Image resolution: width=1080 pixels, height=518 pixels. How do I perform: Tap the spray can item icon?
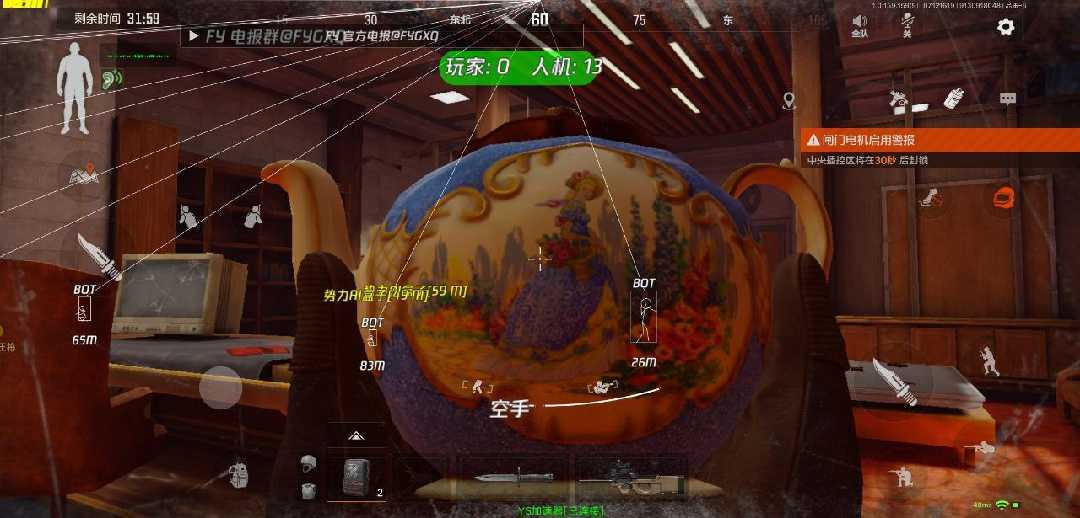952,99
